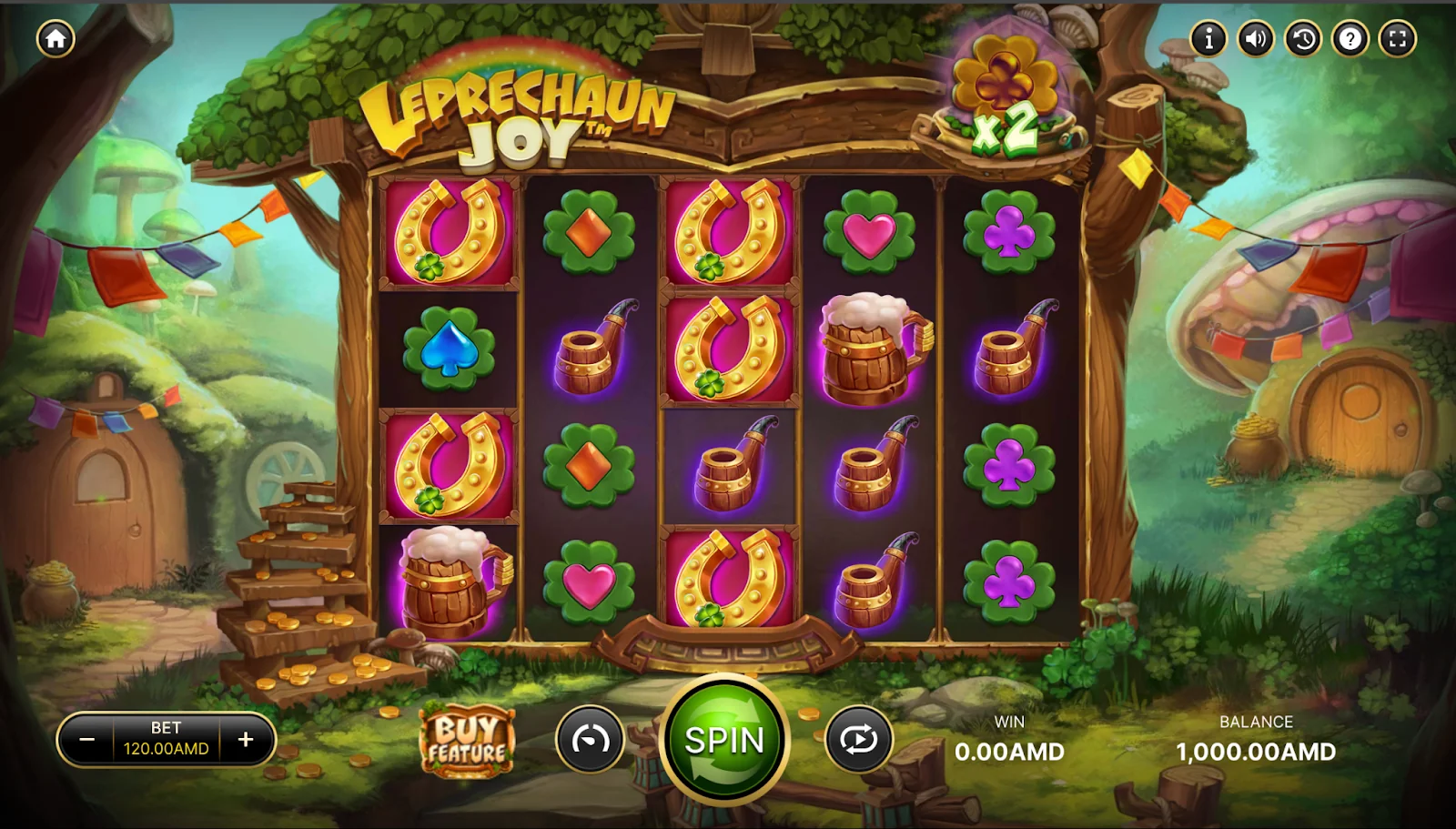The height and width of the screenshot is (829, 1456).
Task: Open the game info paytable
Action: (x=1208, y=38)
